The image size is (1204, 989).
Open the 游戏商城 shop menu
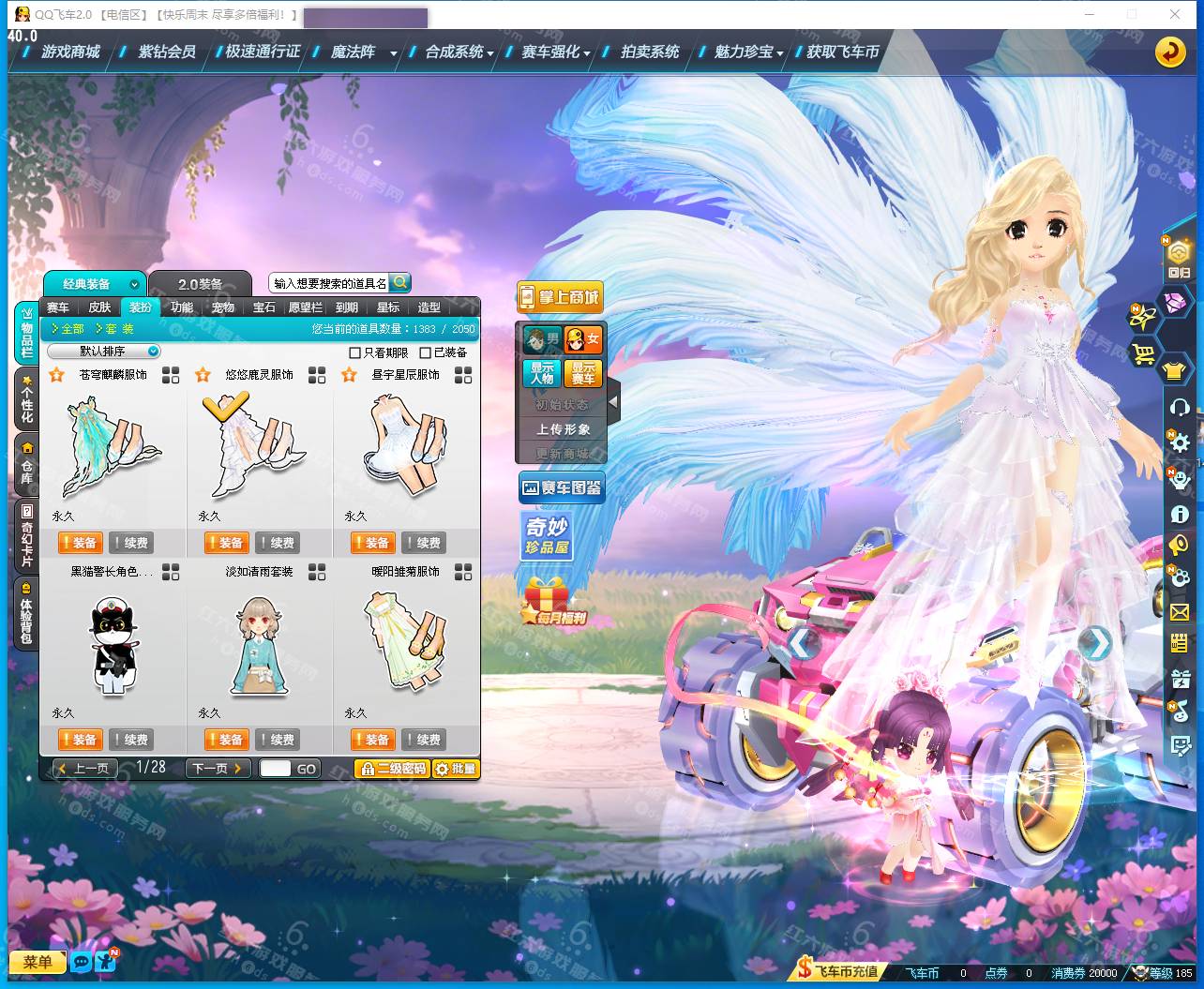tap(69, 52)
